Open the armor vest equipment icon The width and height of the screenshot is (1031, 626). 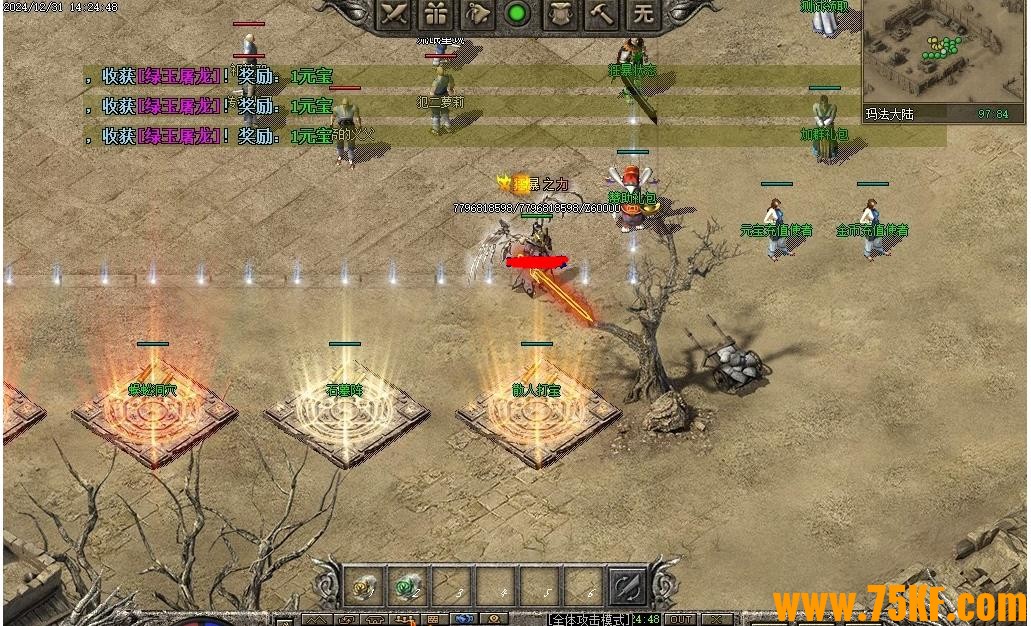coord(560,14)
